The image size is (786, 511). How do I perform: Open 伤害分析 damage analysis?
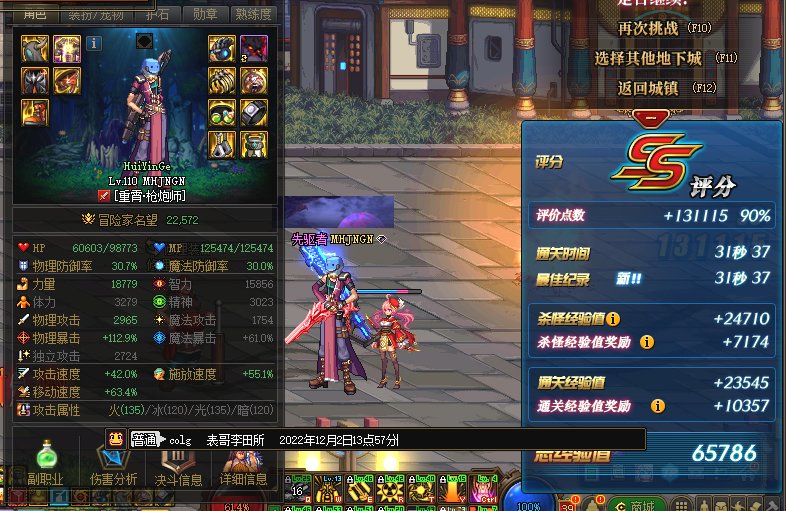(x=113, y=467)
